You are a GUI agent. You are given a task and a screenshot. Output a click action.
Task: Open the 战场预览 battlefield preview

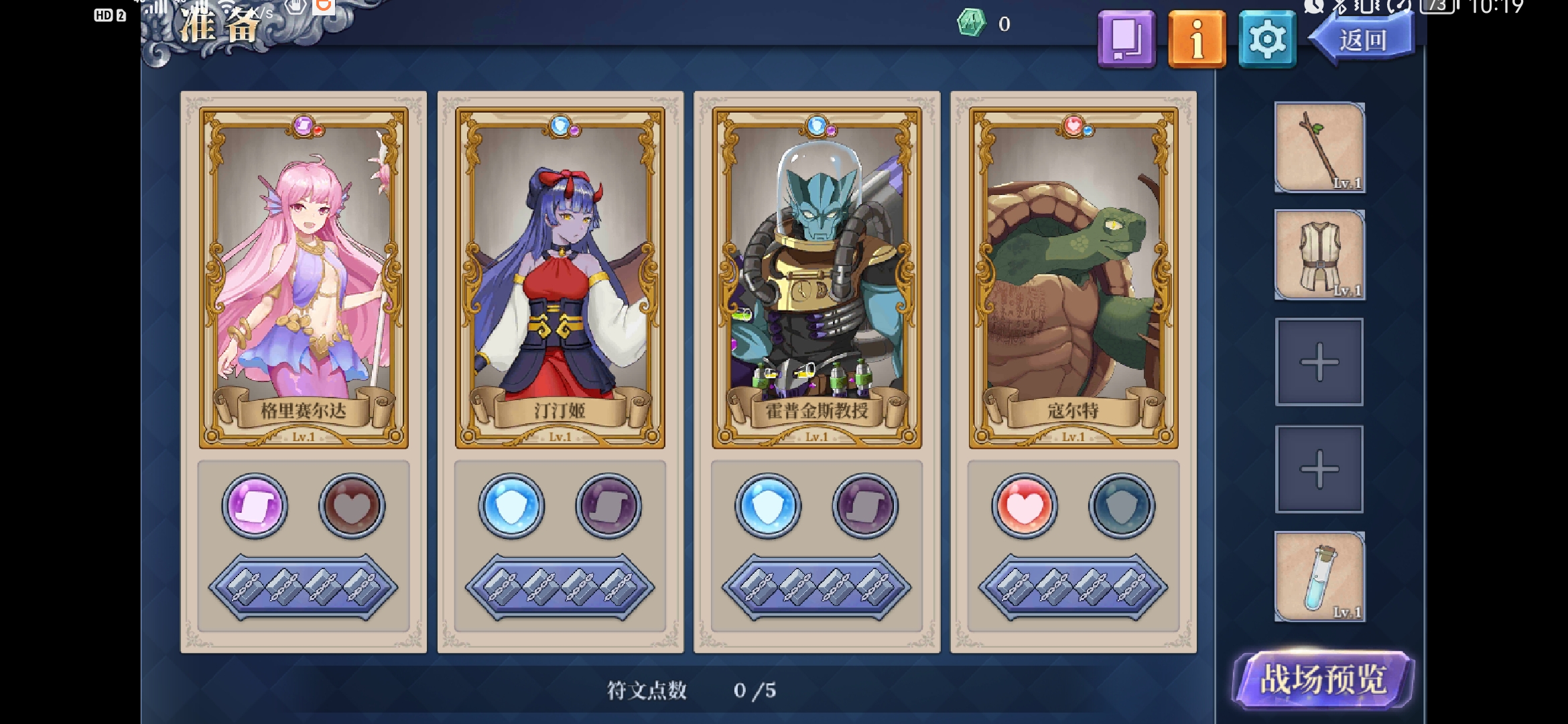(1323, 680)
